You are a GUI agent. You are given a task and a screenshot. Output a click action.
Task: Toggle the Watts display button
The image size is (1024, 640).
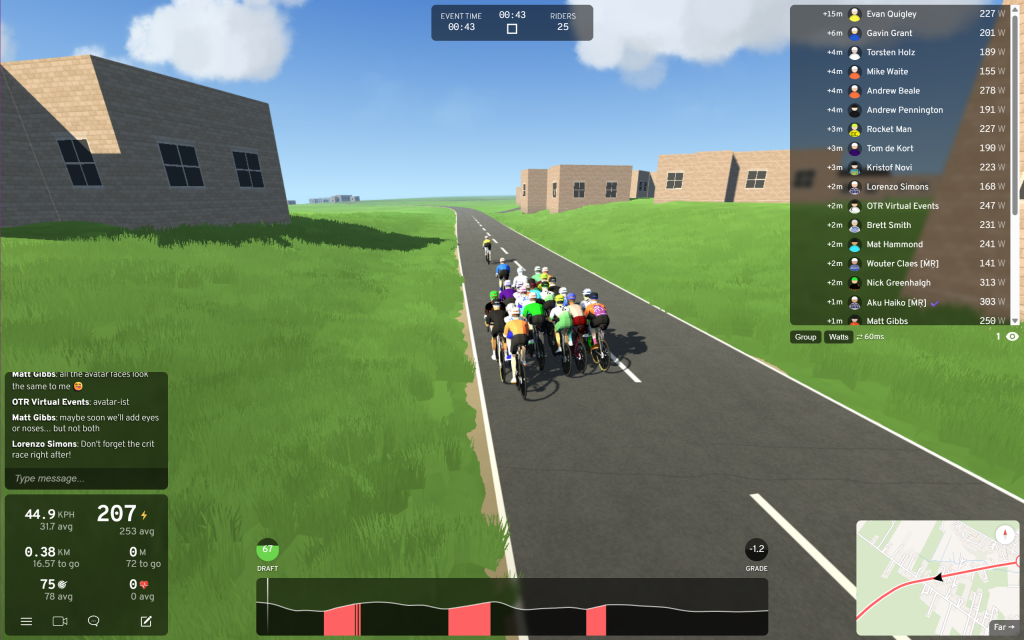[x=838, y=337]
